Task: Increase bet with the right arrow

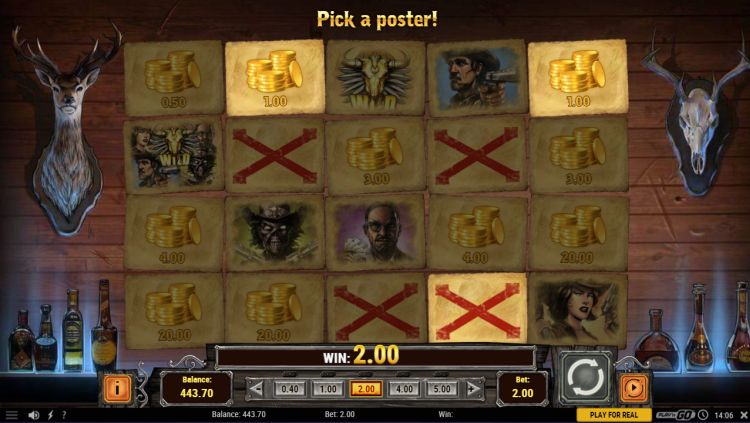Action: [x=474, y=389]
